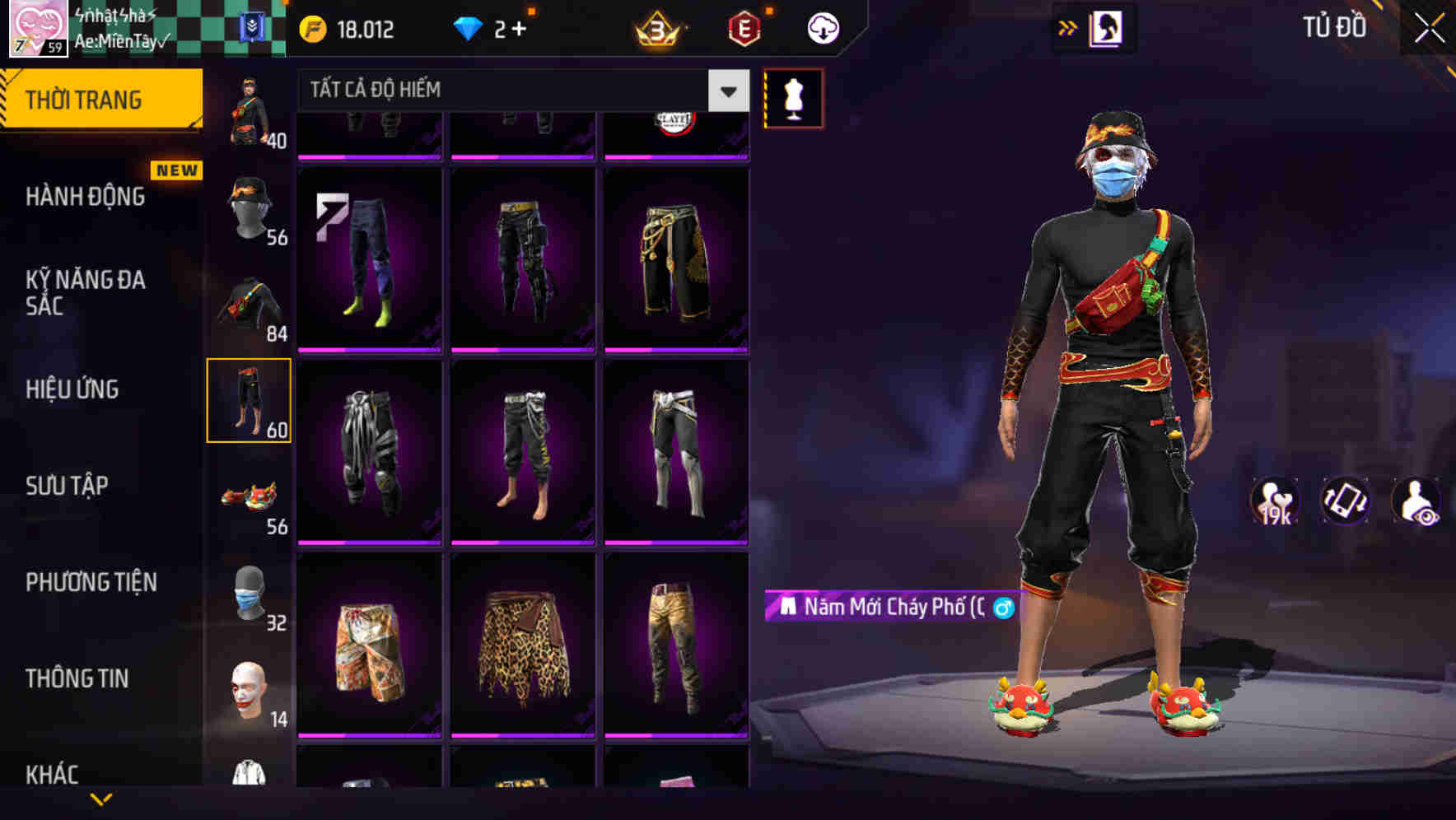
Task: Collapse the sidebar using bottom chevron arrow
Action: 102,799
